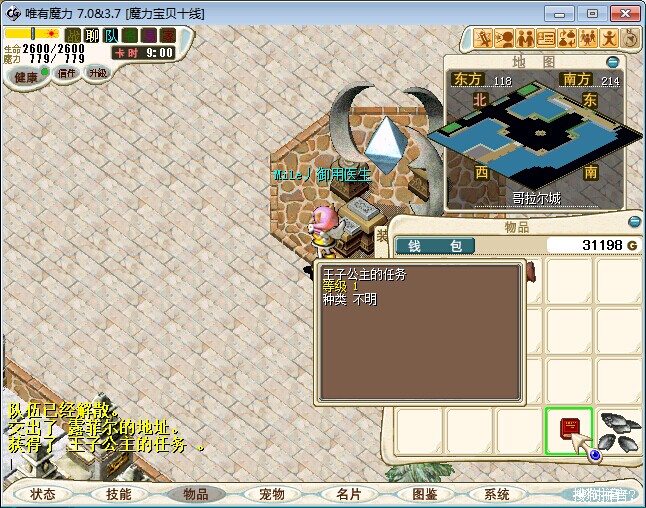The height and width of the screenshot is (508, 646).
Task: Toggle the 物品 items menu
Action: [x=195, y=494]
